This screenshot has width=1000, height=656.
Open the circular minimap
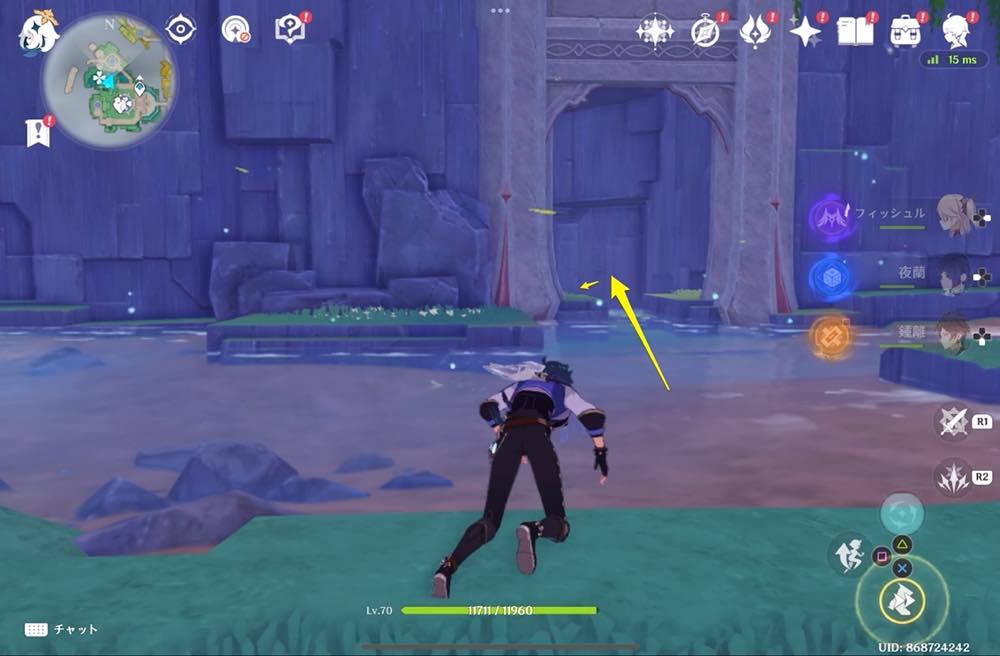[x=109, y=80]
